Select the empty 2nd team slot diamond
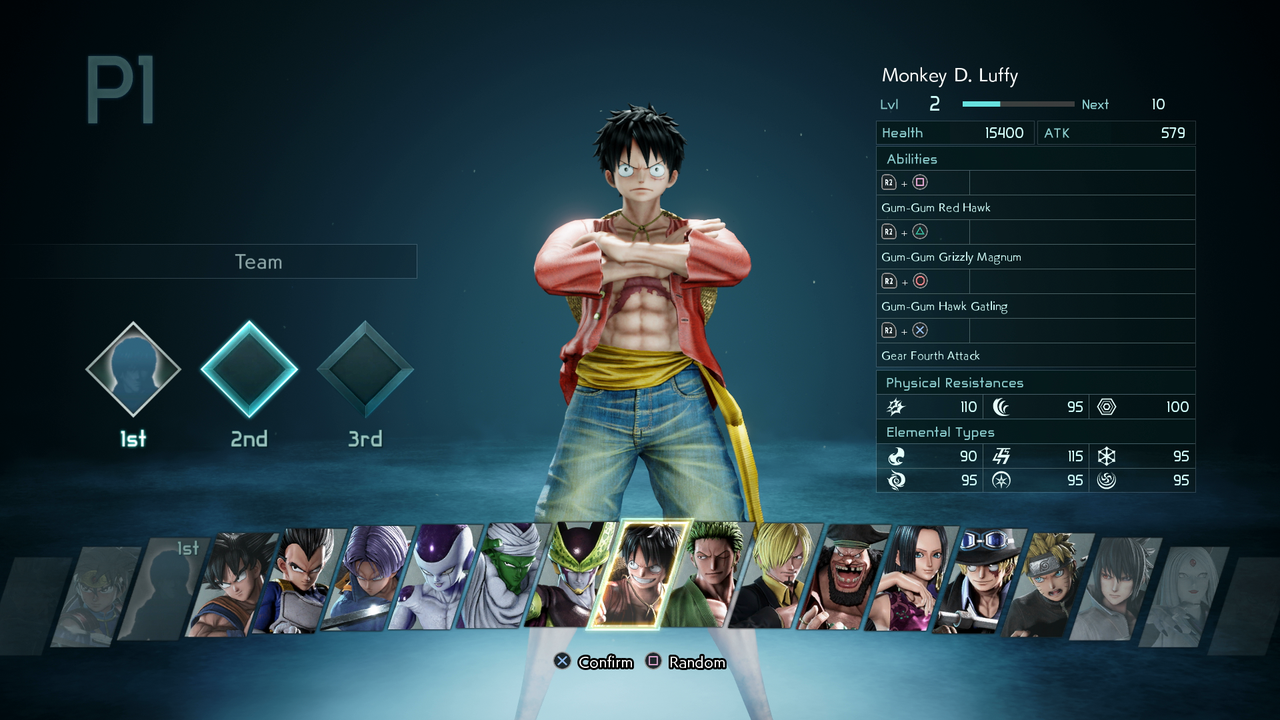Image resolution: width=1280 pixels, height=720 pixels. pos(248,369)
